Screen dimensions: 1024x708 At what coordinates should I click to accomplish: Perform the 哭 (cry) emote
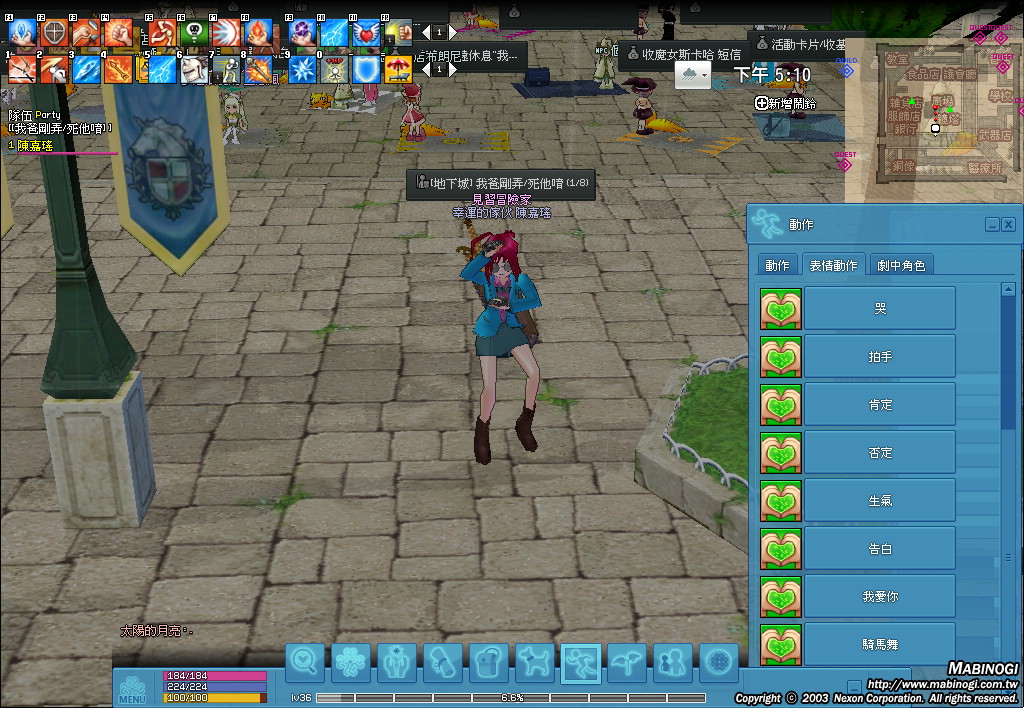880,308
